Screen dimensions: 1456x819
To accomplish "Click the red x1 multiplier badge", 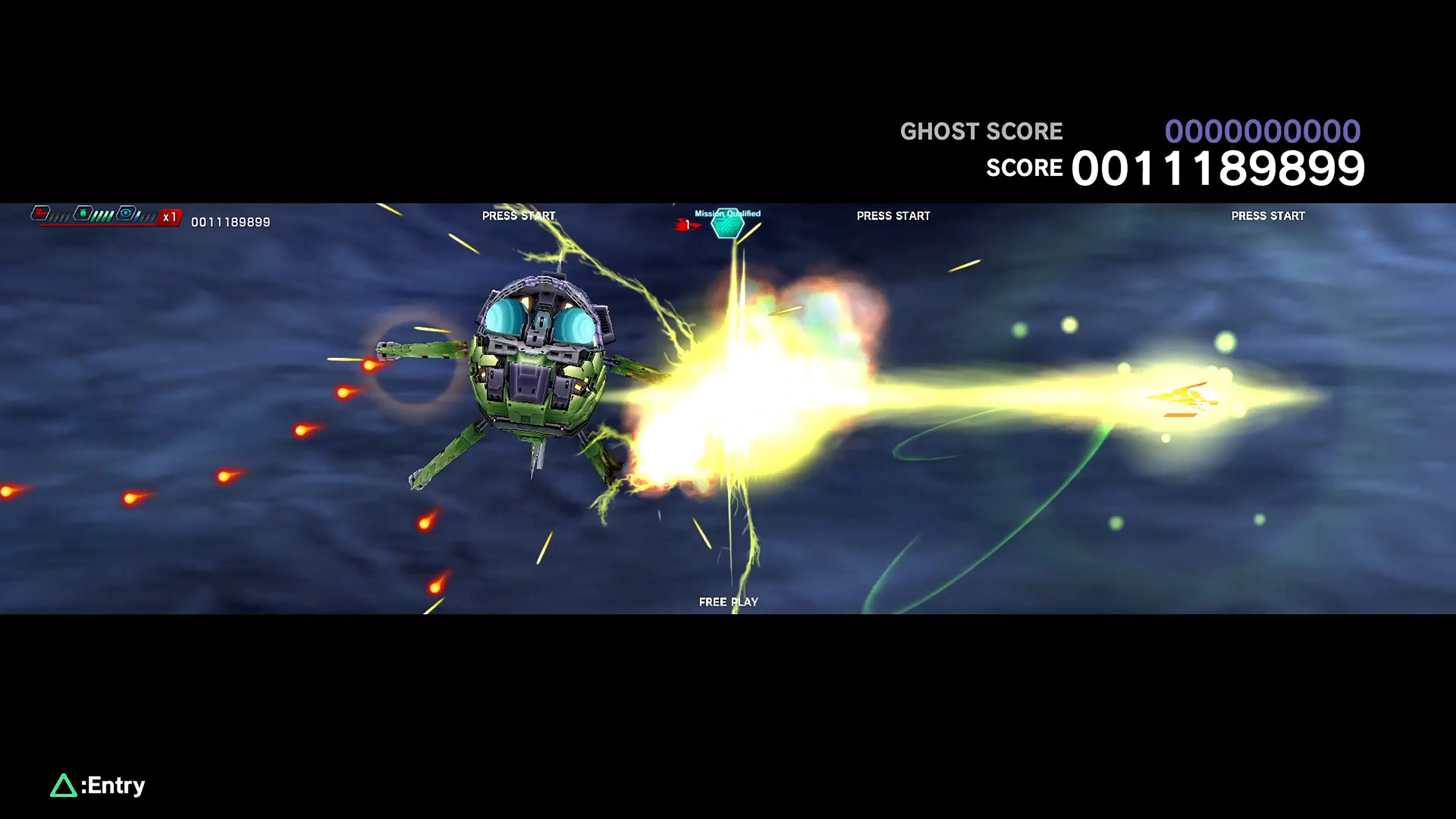I will [x=171, y=217].
